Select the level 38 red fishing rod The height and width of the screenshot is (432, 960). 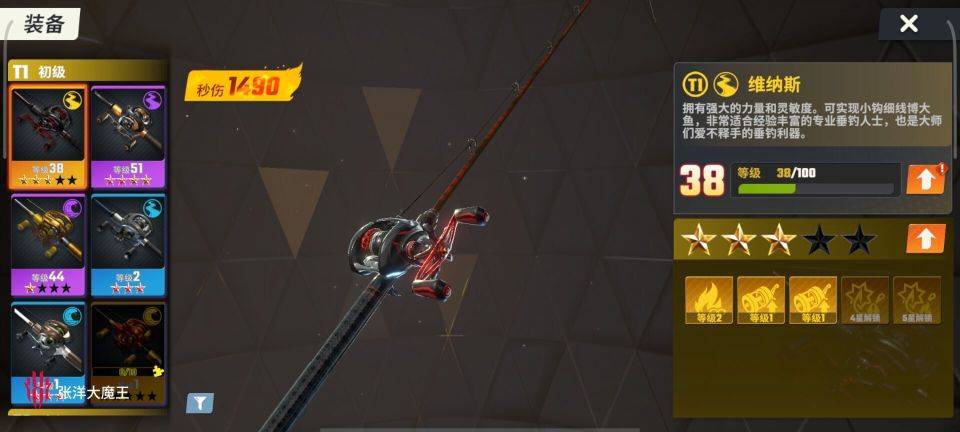pyautogui.click(x=48, y=137)
